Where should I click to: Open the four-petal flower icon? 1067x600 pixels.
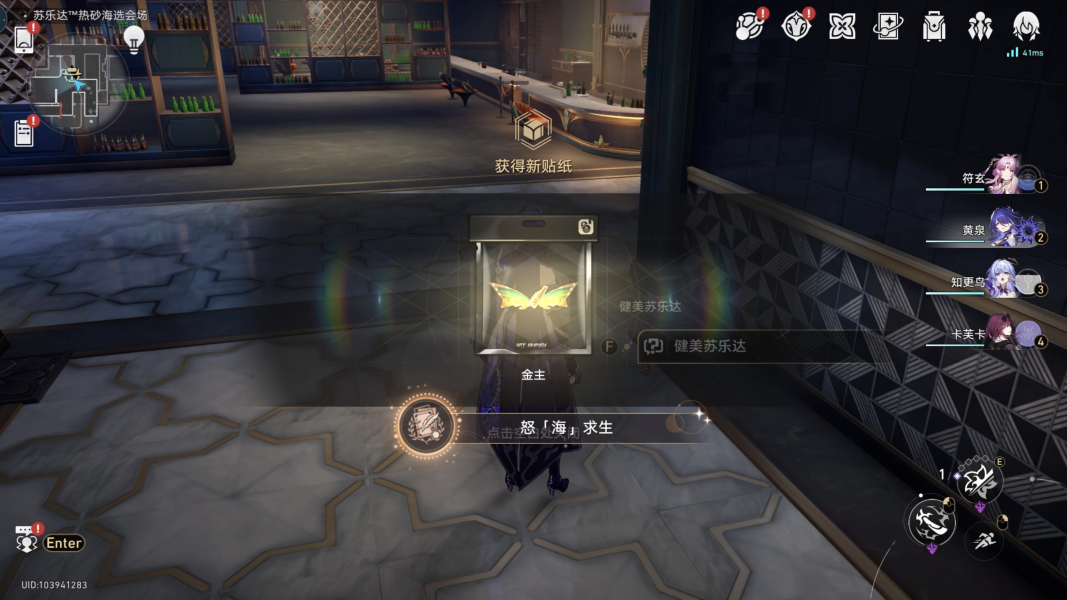point(842,26)
